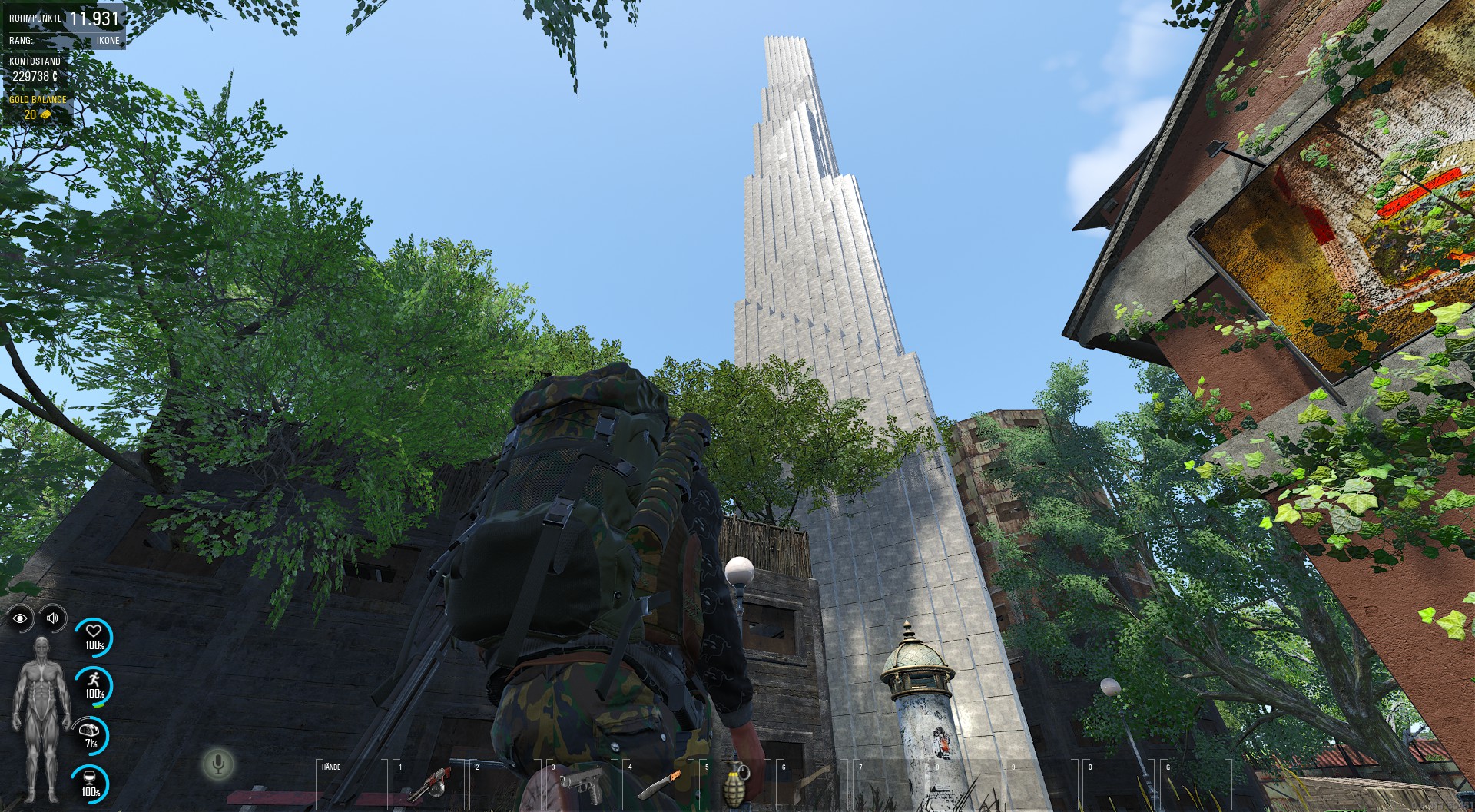This screenshot has height=812, width=1475.
Task: Select the Hände hotbar slot
Action: click(353, 784)
